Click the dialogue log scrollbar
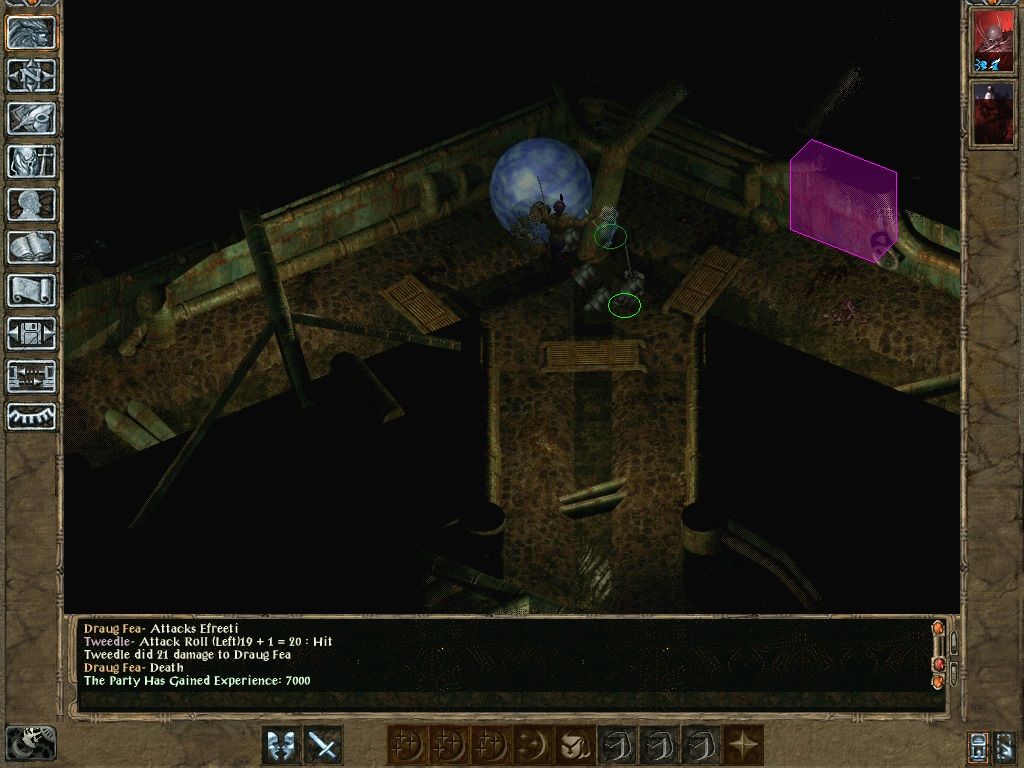1024x768 pixels. point(938,655)
